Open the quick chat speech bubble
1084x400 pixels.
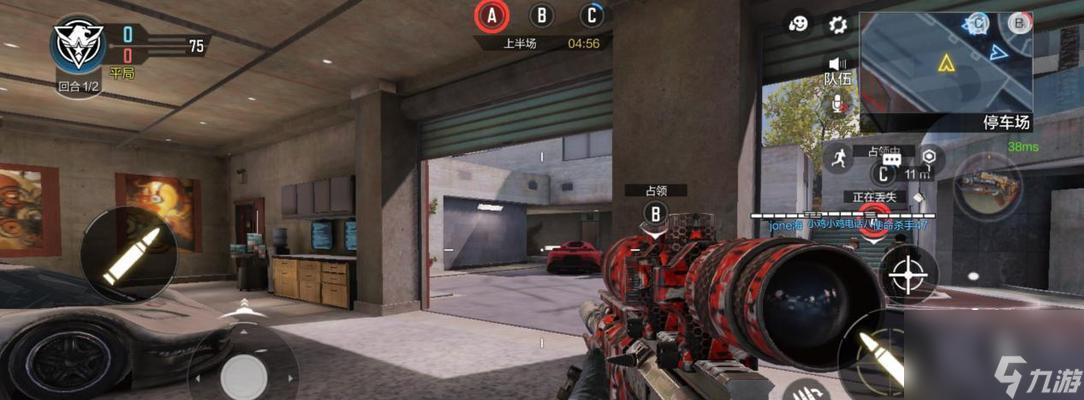point(892,158)
